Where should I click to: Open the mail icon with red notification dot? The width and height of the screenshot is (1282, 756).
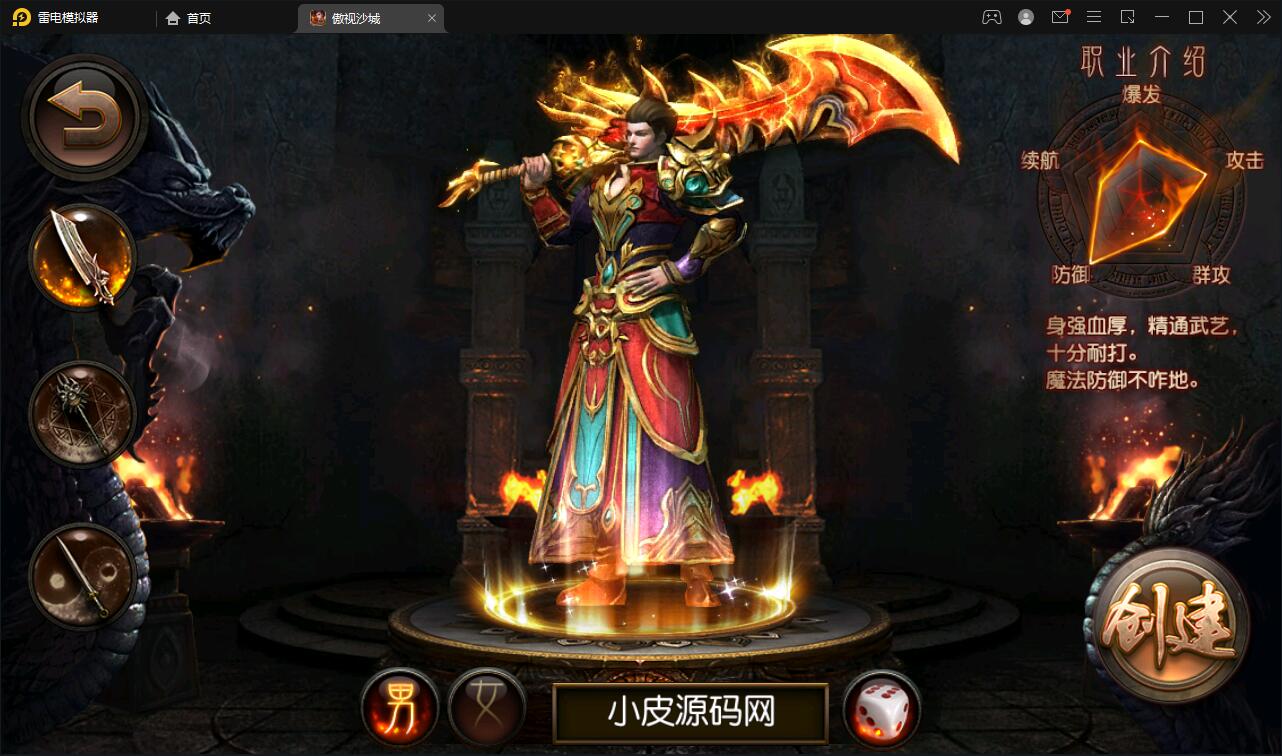[1060, 17]
